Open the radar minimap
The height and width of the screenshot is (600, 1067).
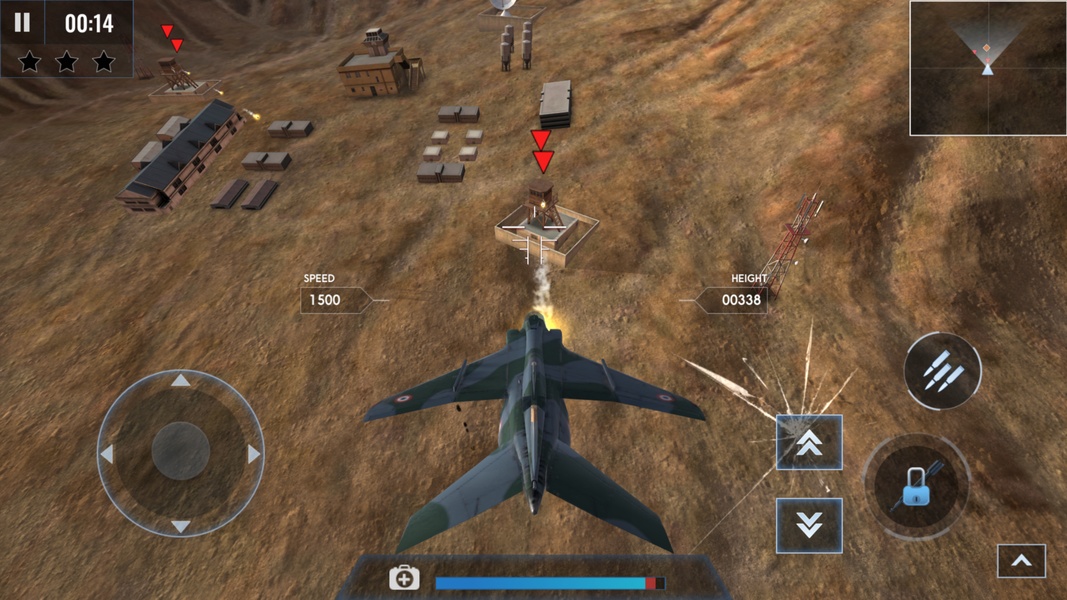[987, 68]
